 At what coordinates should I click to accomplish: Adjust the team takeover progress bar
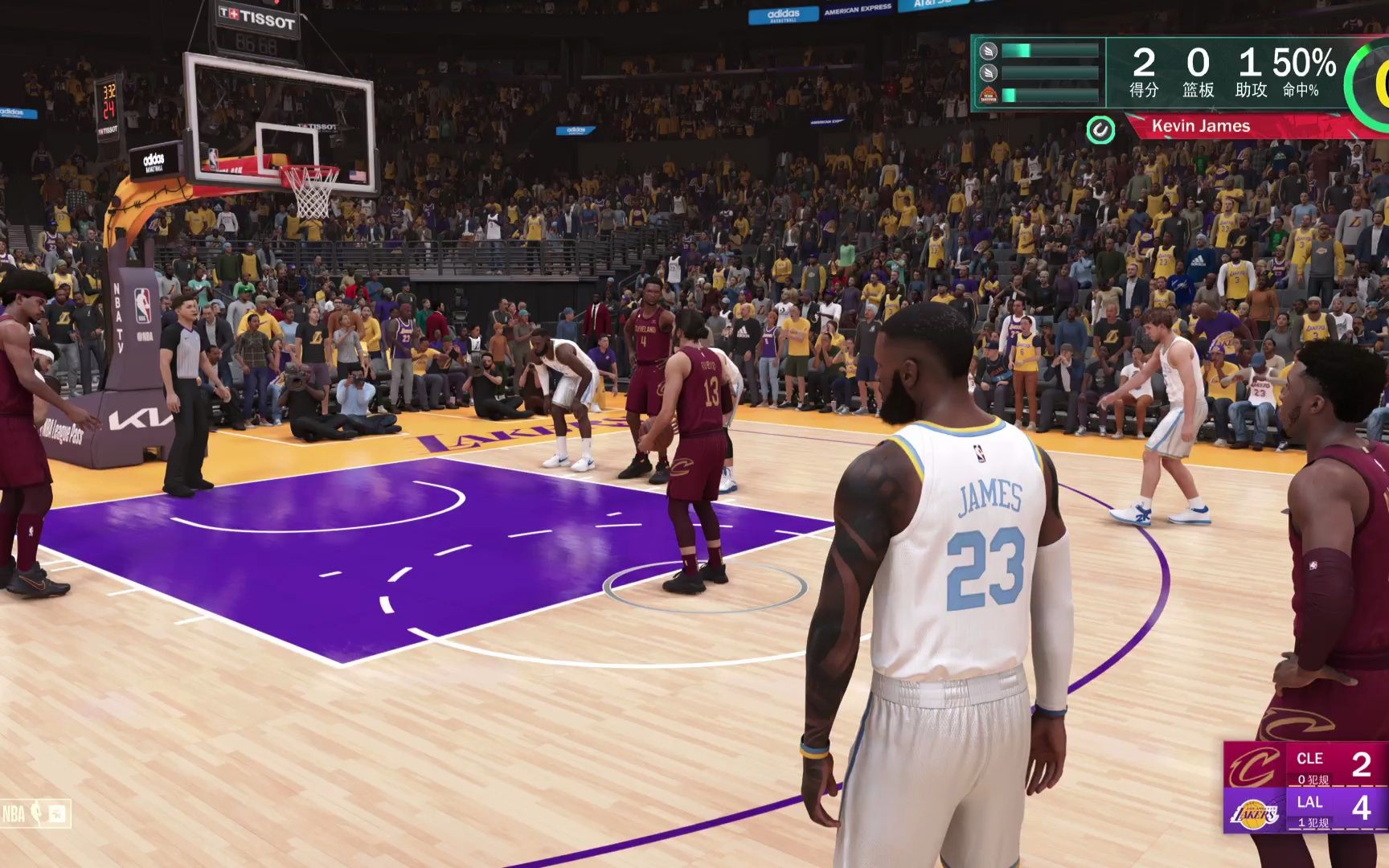1051,96
